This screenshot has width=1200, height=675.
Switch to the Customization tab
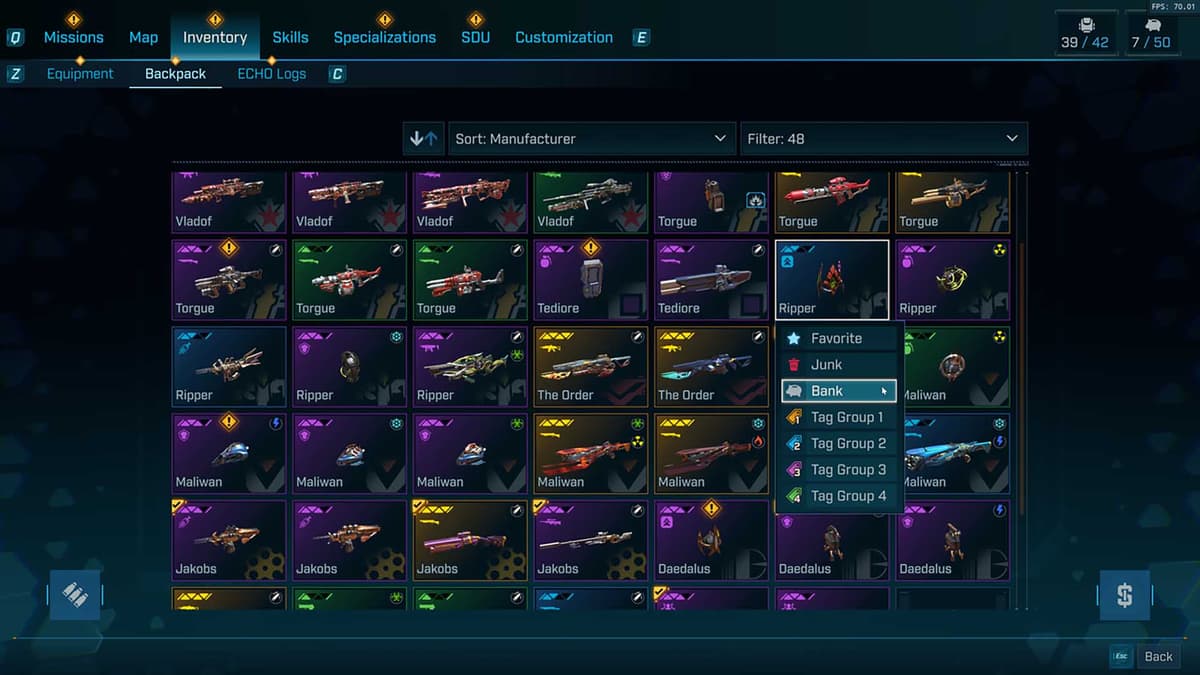(x=564, y=37)
